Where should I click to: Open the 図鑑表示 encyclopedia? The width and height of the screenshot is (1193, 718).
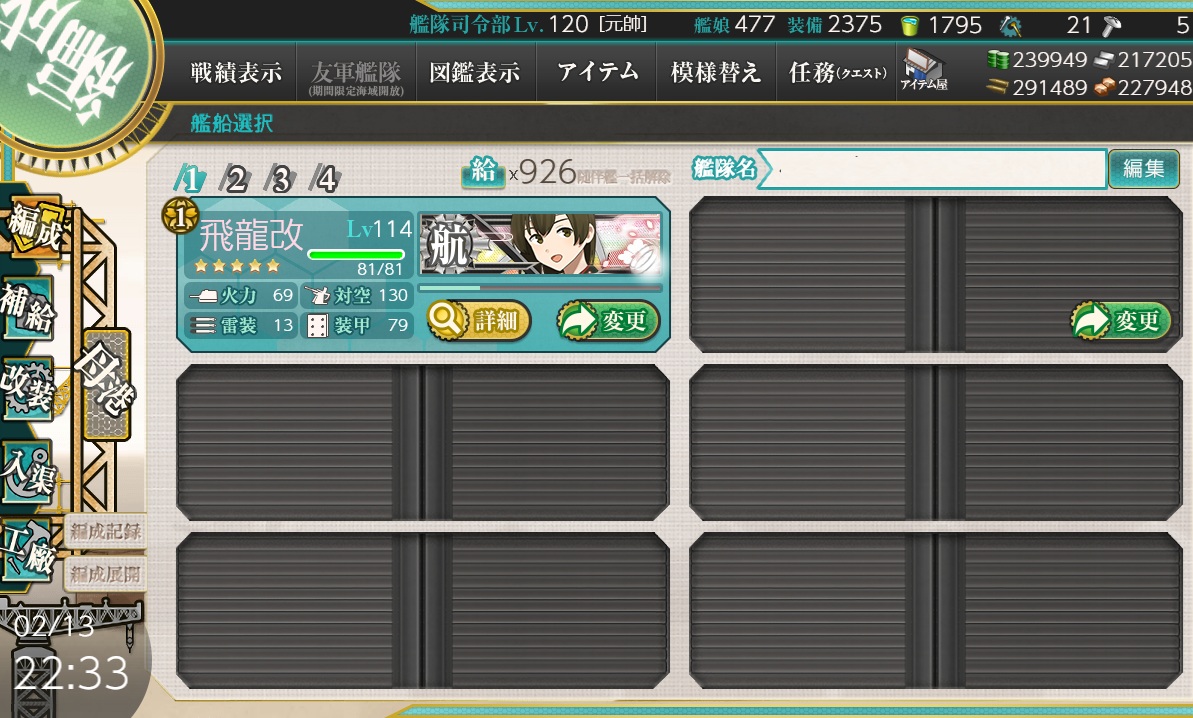(474, 73)
